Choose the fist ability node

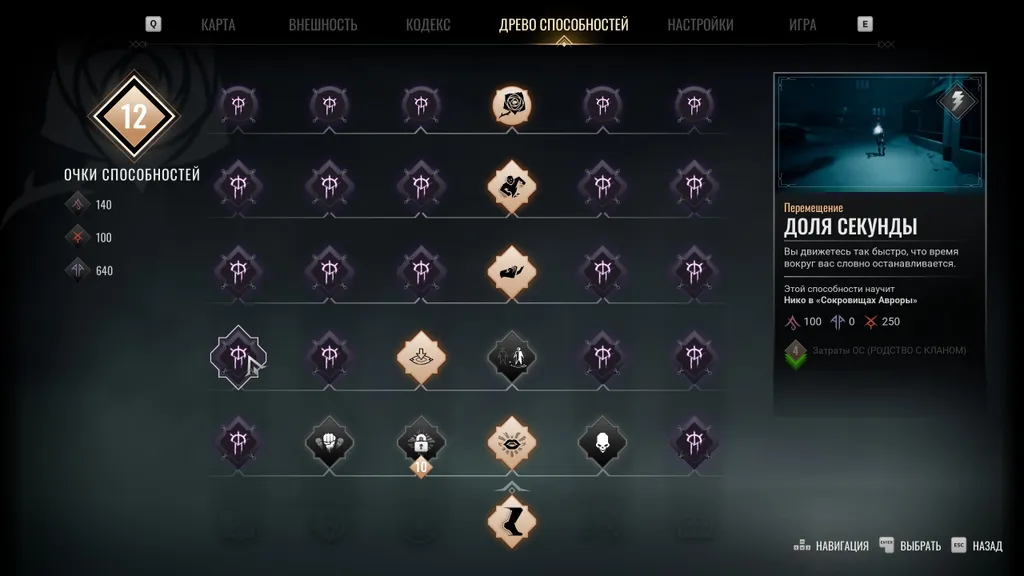tap(329, 439)
